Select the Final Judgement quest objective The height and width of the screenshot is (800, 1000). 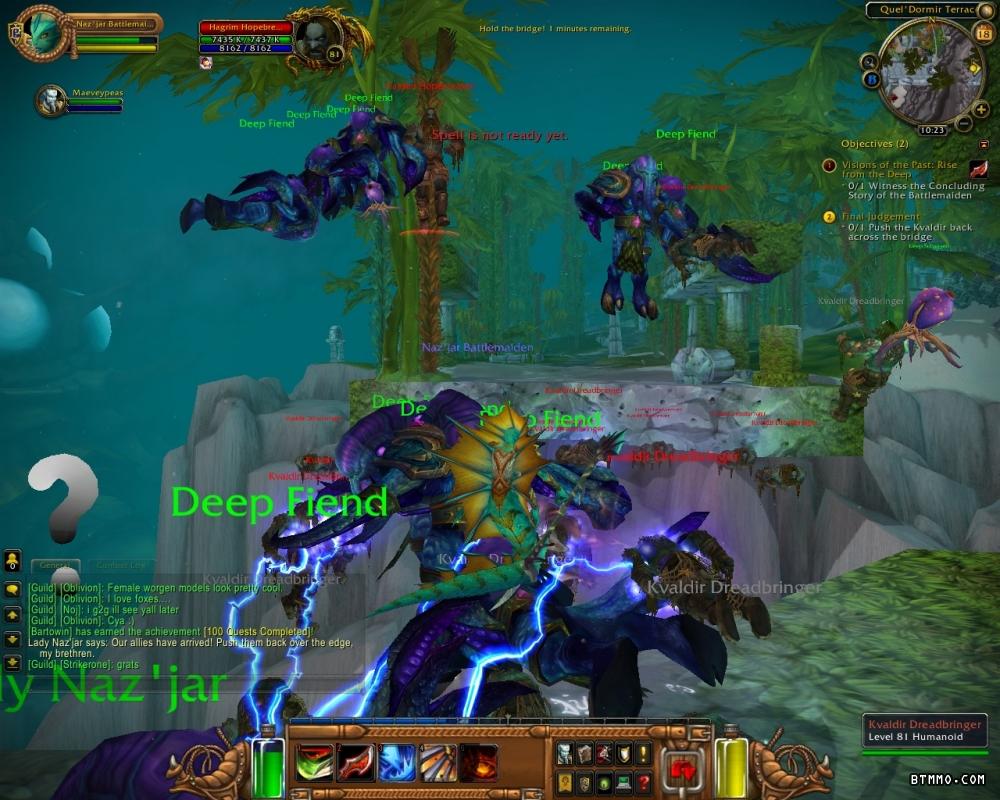click(880, 216)
